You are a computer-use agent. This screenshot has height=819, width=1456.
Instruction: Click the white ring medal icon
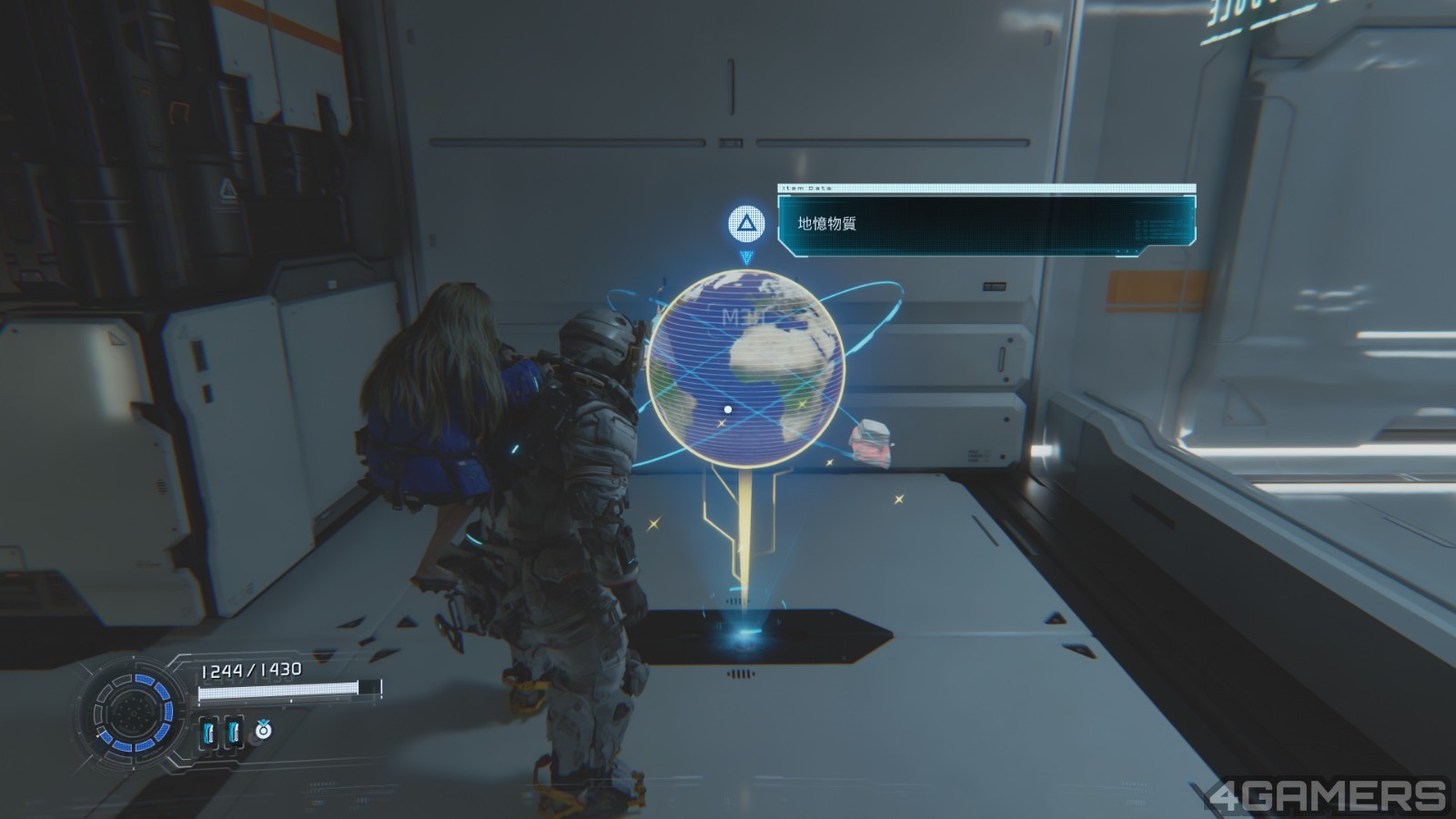point(263,729)
